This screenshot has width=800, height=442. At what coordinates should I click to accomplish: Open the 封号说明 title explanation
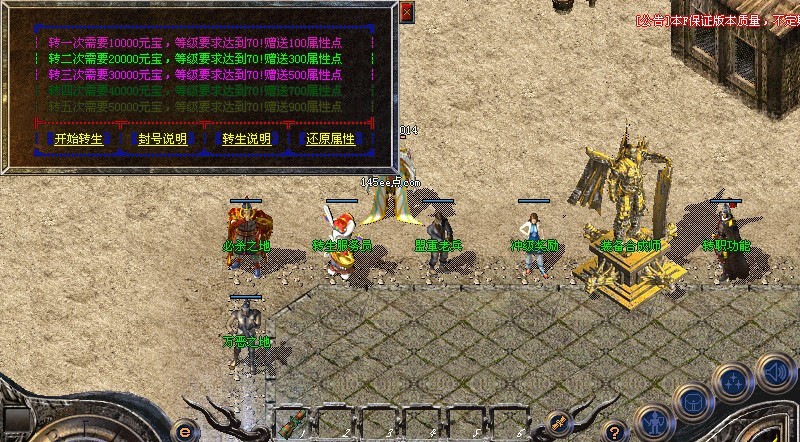(x=162, y=138)
